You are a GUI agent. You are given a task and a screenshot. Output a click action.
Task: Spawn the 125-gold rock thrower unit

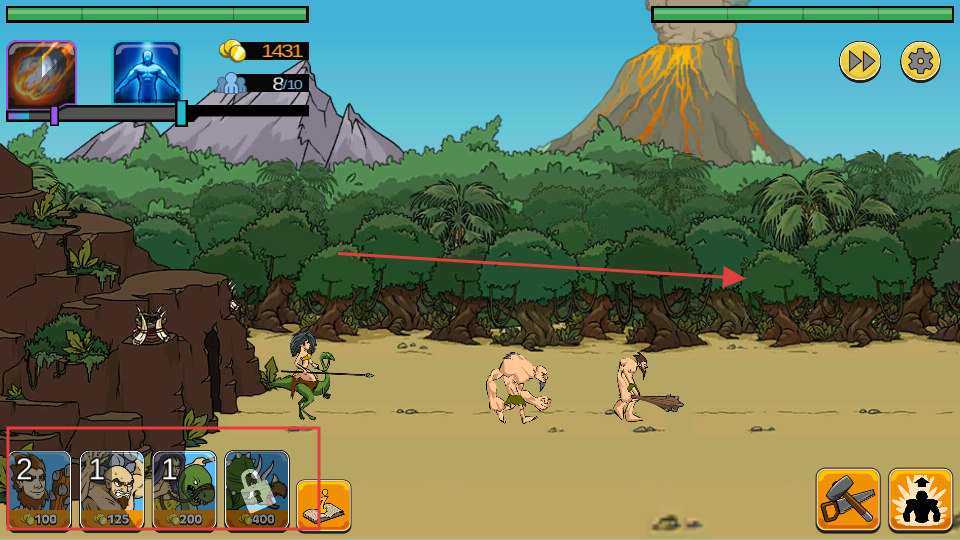tap(112, 489)
